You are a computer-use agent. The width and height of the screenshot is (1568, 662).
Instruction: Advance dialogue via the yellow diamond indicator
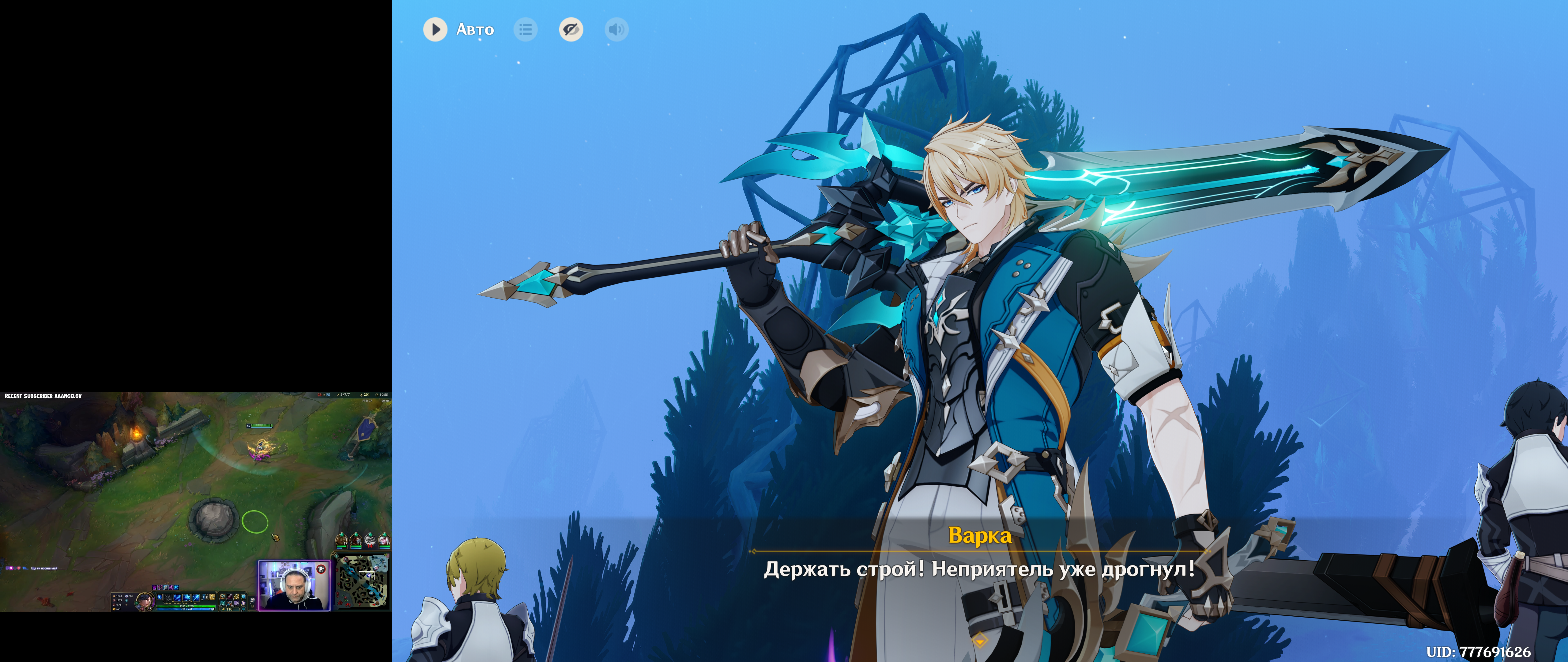click(x=979, y=640)
